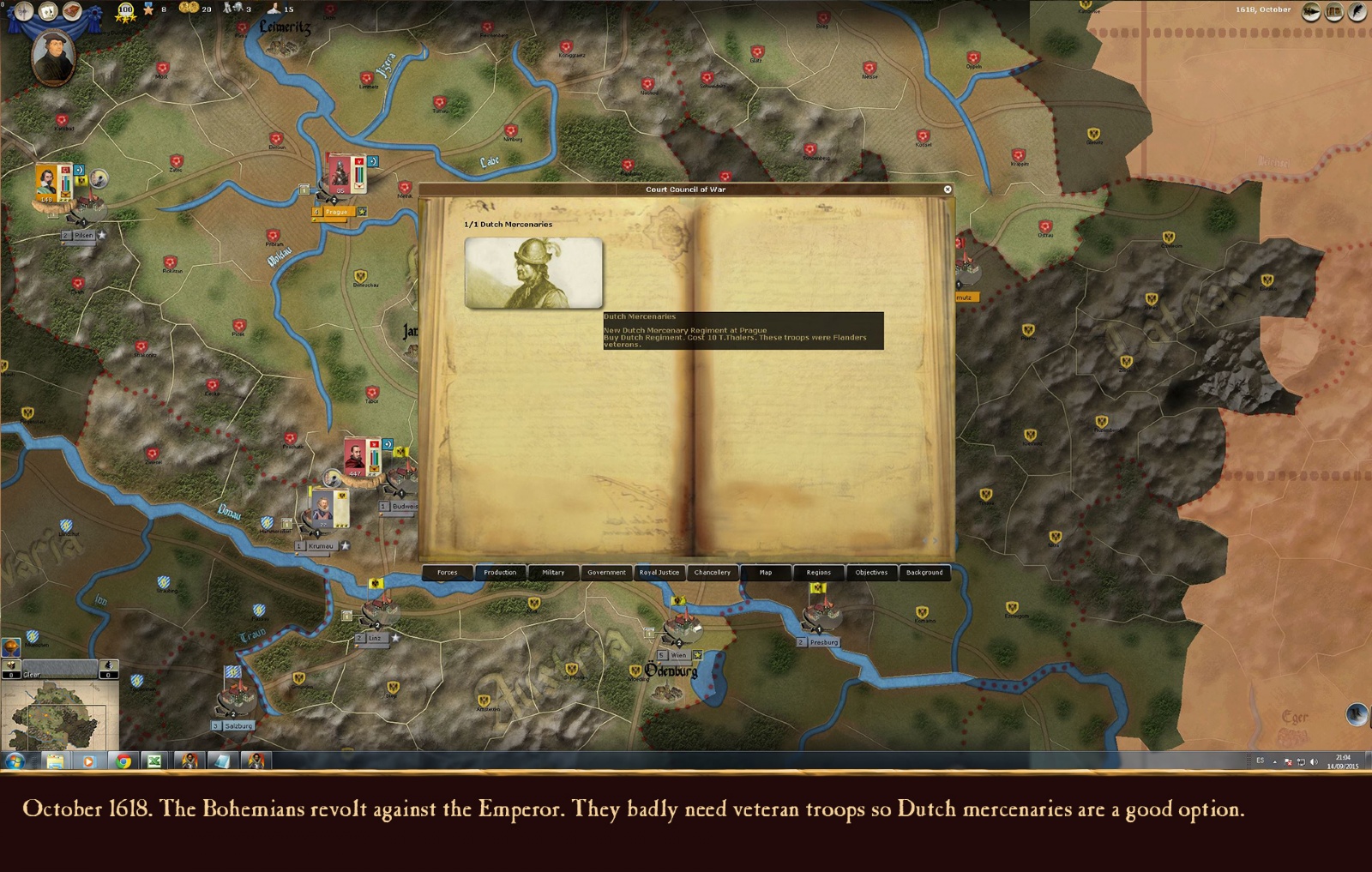Image resolution: width=1372 pixels, height=872 pixels.
Task: View the Regions tab
Action: coord(819,573)
